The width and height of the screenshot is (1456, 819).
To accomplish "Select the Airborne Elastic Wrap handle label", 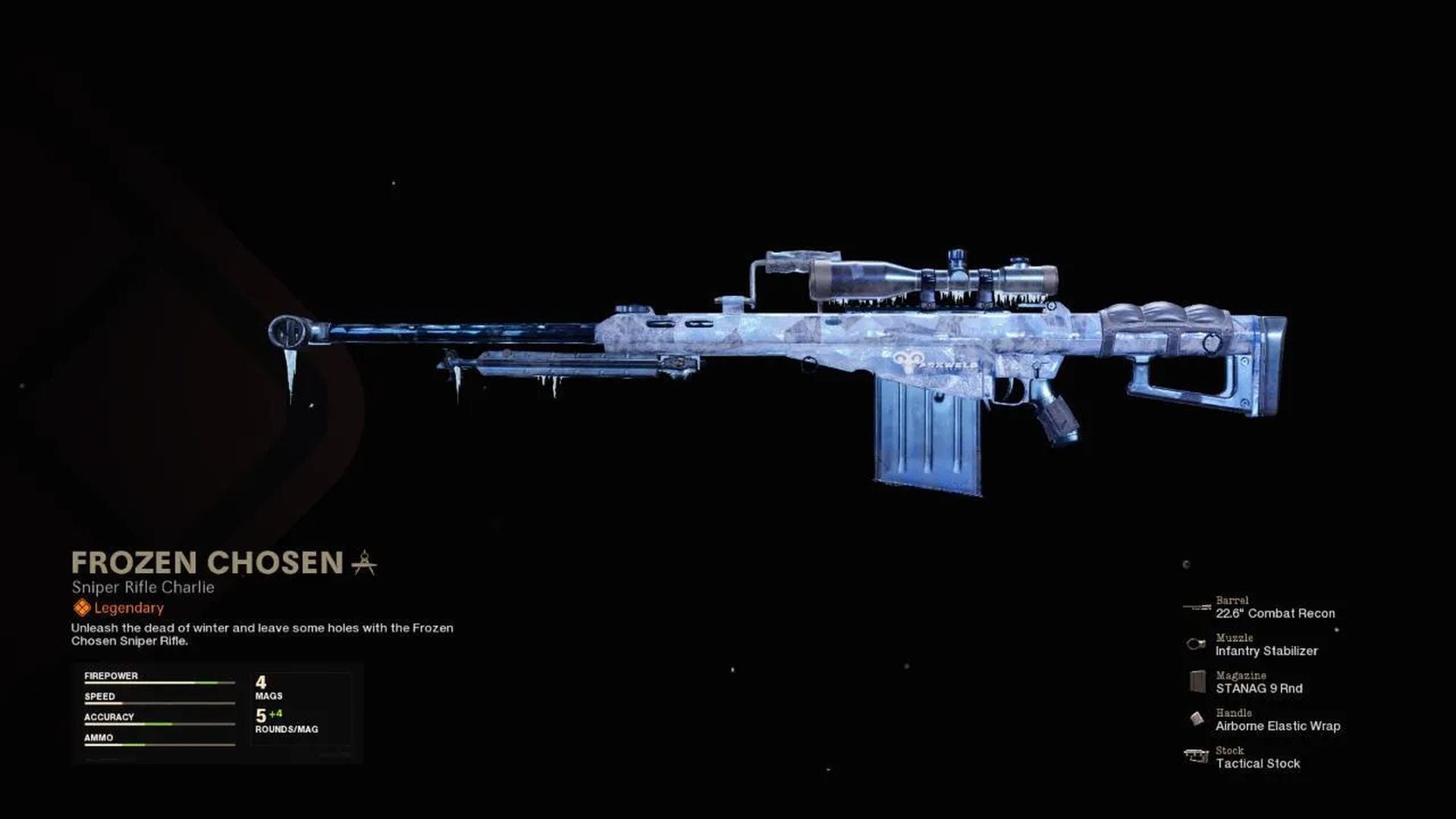I will 1278,726.
